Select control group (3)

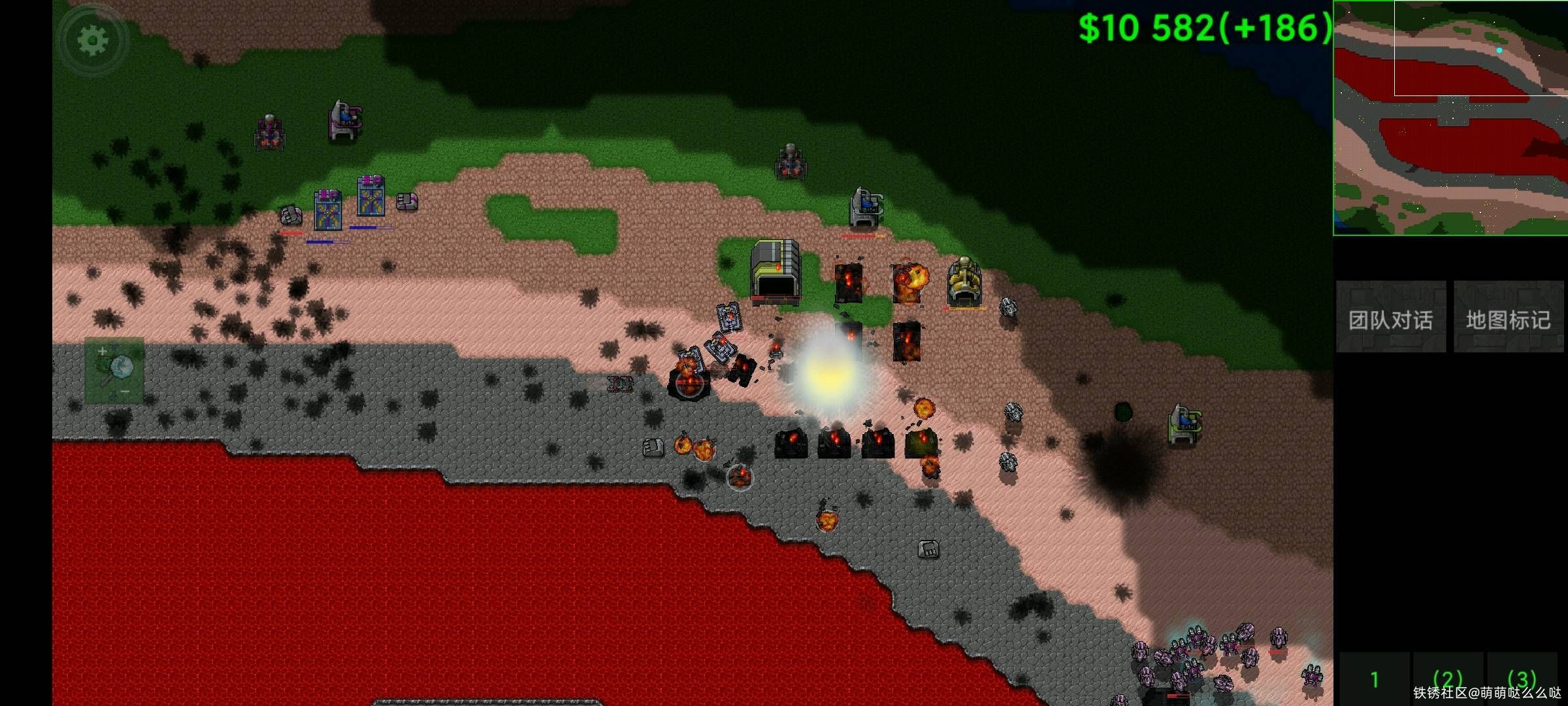1522,679
